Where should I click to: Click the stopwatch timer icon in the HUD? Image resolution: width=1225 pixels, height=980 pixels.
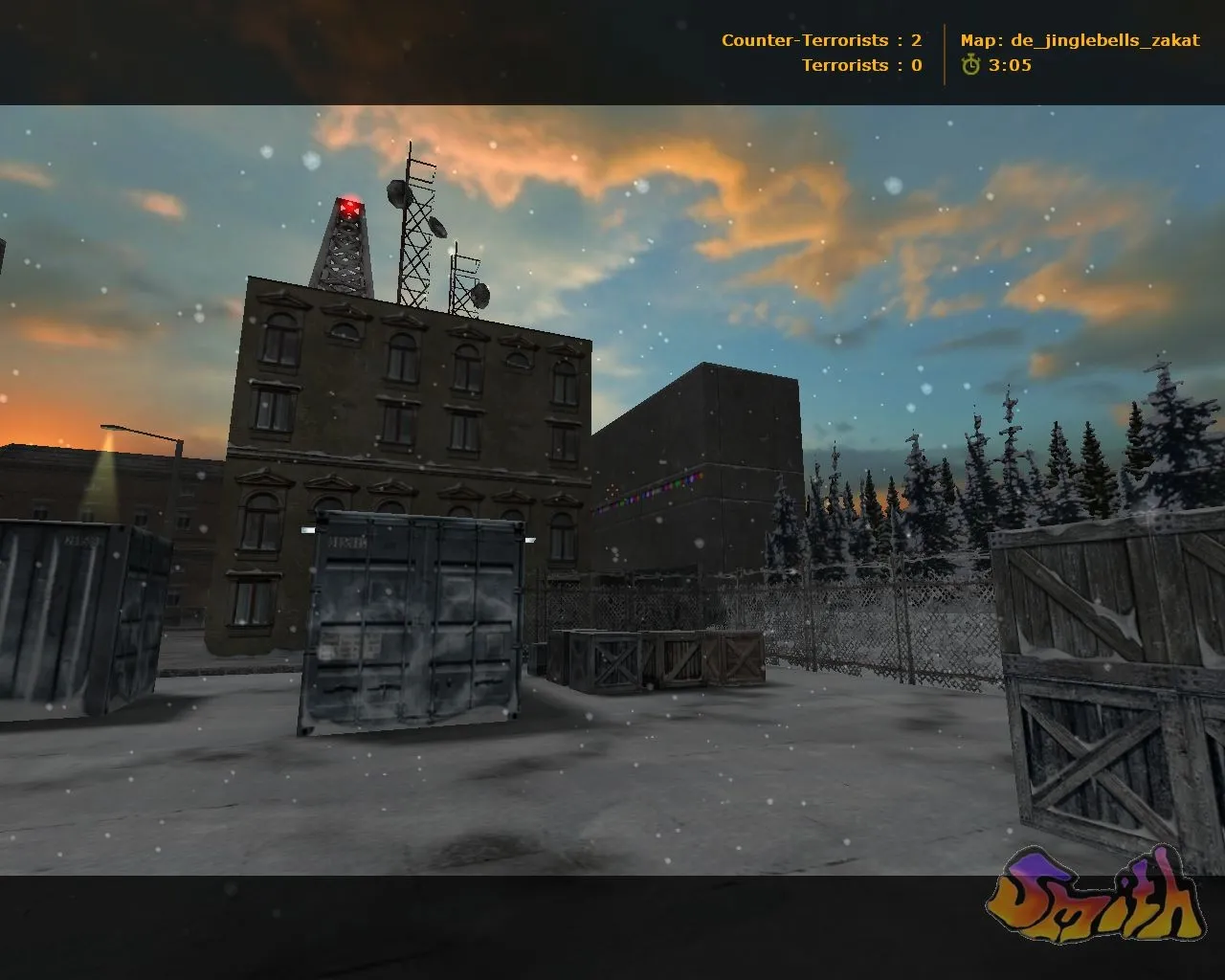coord(969,67)
